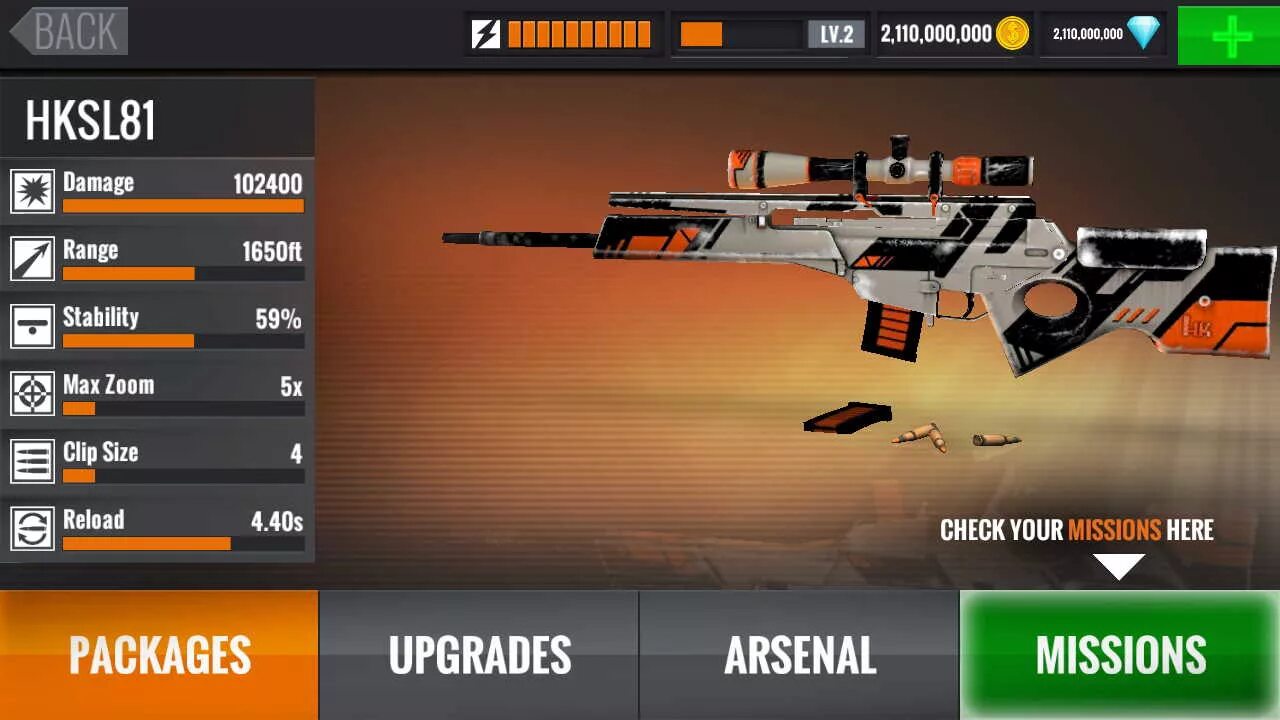The height and width of the screenshot is (720, 1280).
Task: Show the ARSENAL weapon list
Action: [799, 655]
